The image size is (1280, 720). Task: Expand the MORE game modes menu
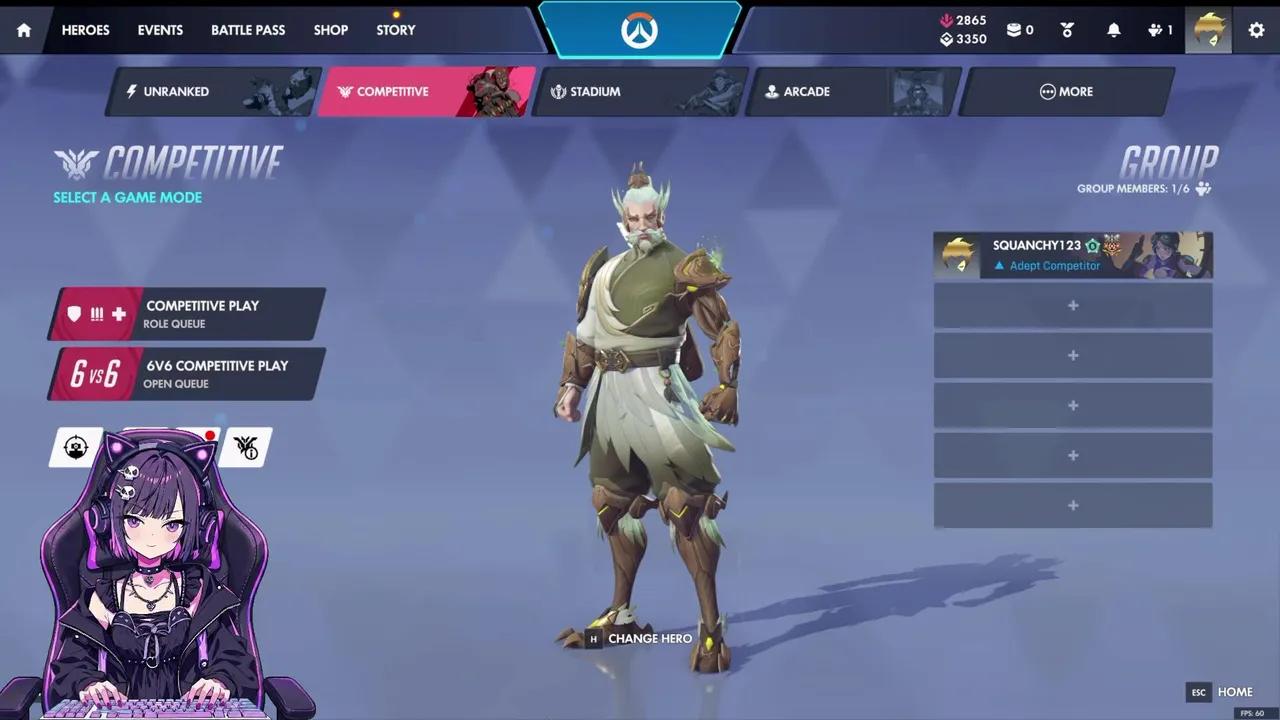point(1066,91)
